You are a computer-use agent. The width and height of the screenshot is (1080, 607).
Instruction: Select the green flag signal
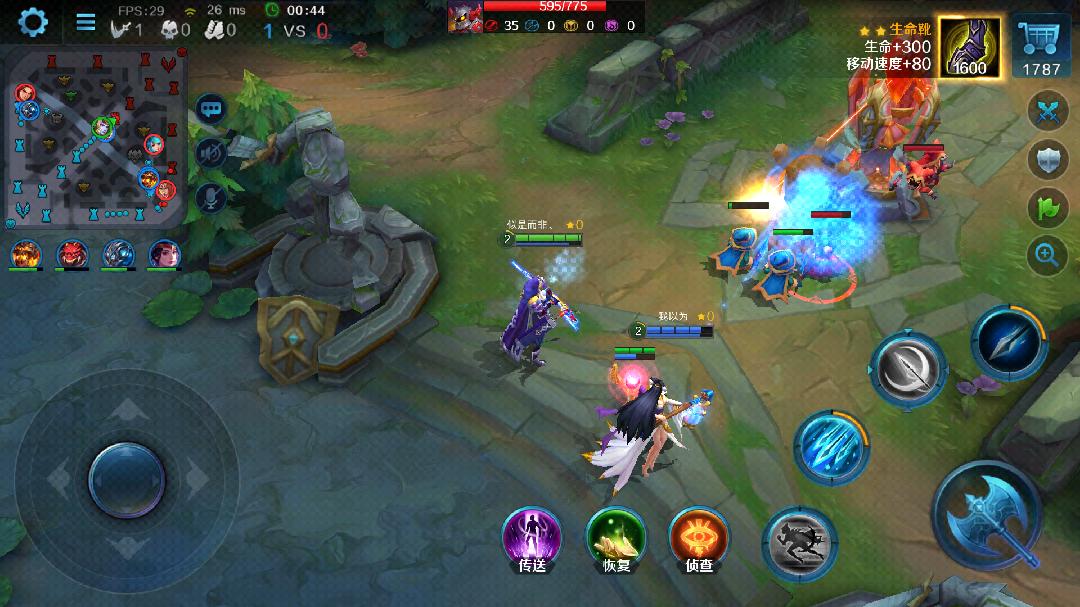[x=1047, y=207]
